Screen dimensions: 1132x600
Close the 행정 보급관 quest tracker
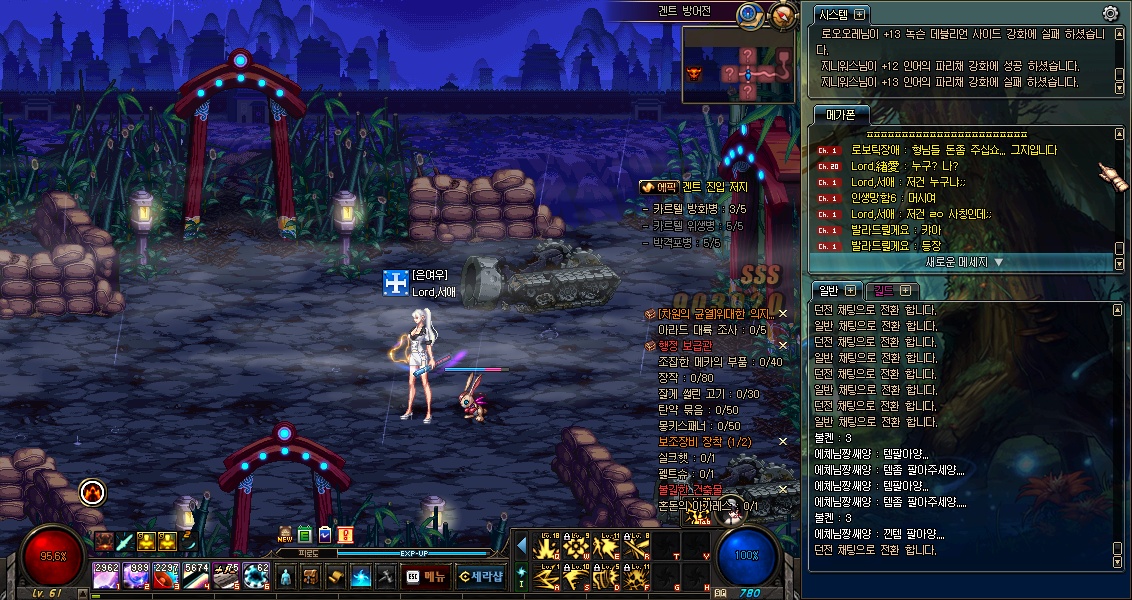pyautogui.click(x=783, y=345)
